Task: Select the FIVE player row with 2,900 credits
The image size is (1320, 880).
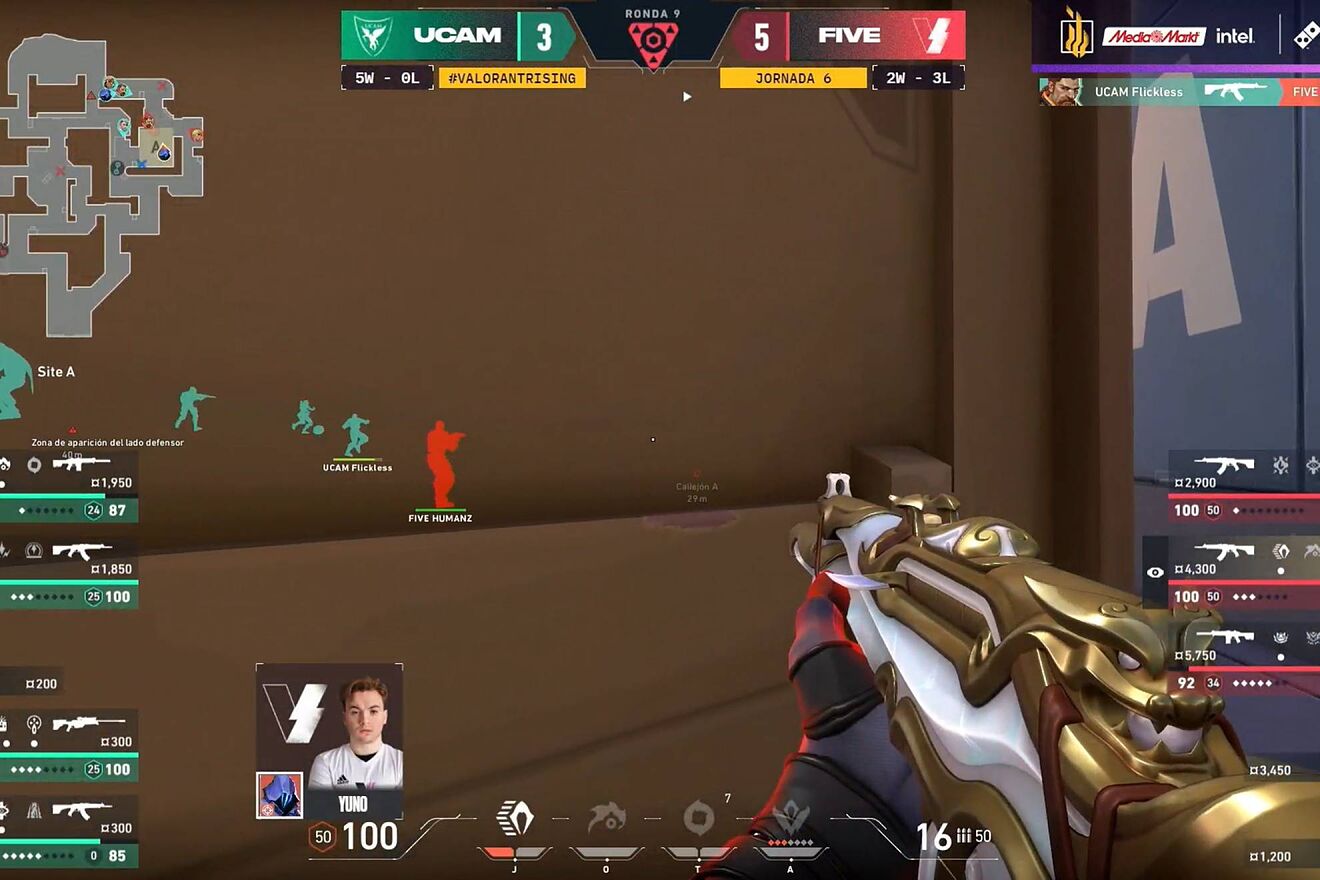Action: coord(1244,486)
